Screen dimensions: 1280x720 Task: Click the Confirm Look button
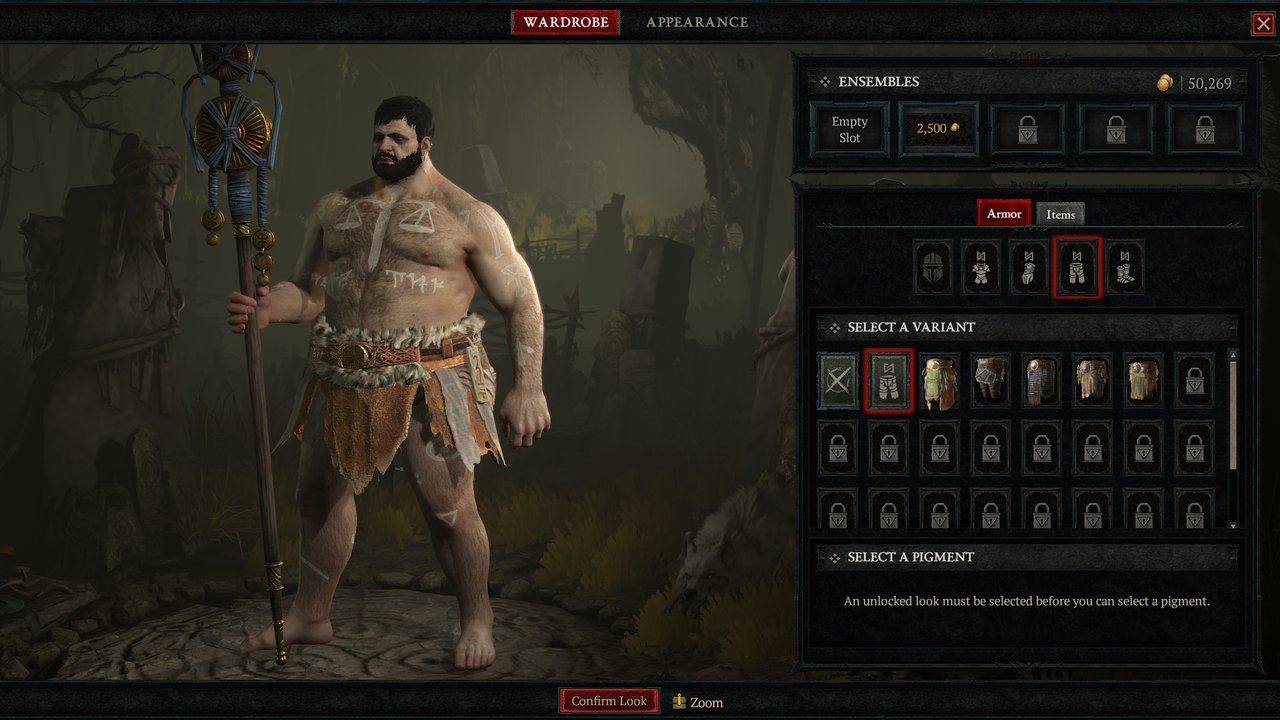pyautogui.click(x=609, y=701)
